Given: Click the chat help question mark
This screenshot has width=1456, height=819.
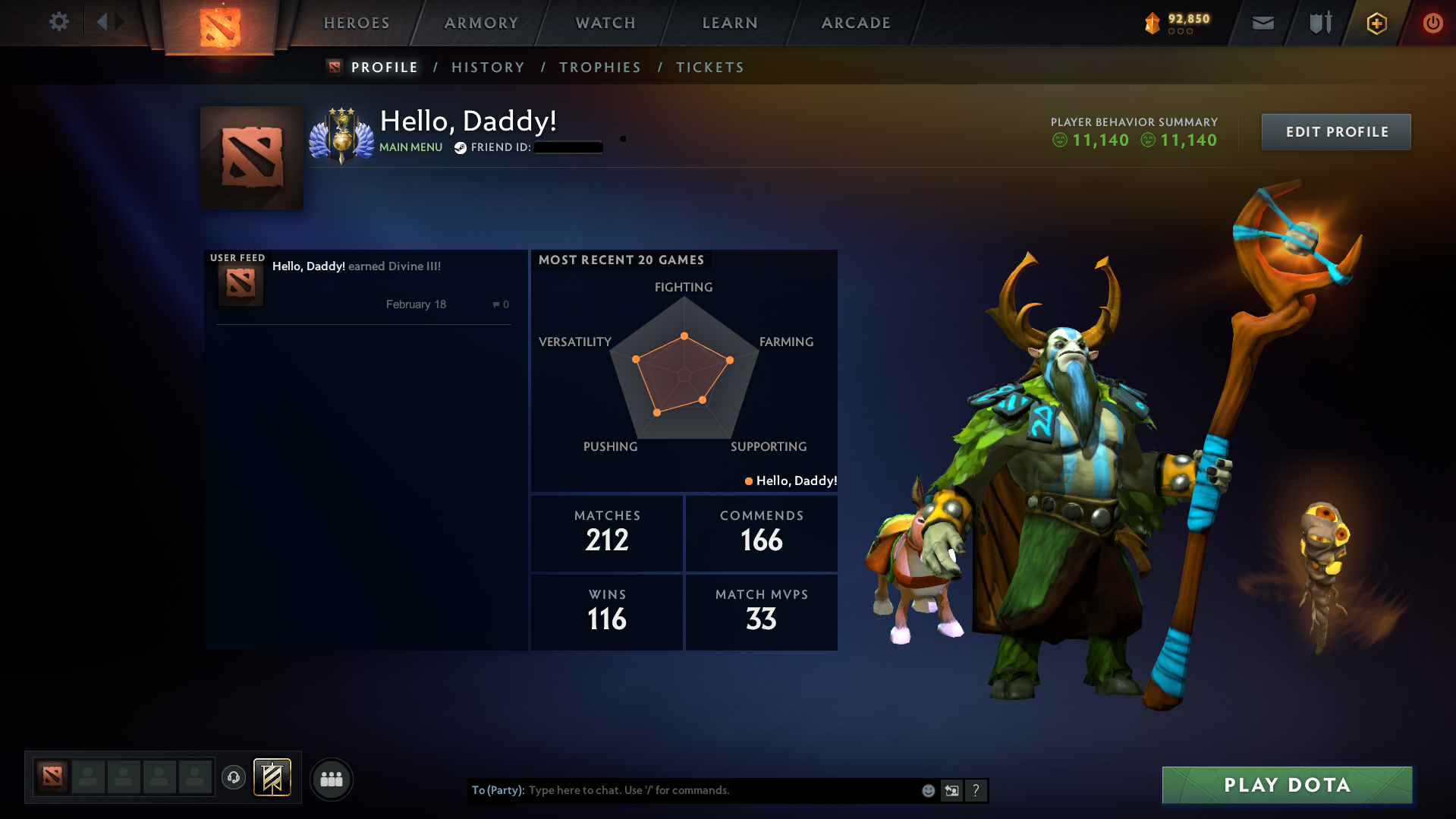Looking at the screenshot, I should (x=976, y=790).
